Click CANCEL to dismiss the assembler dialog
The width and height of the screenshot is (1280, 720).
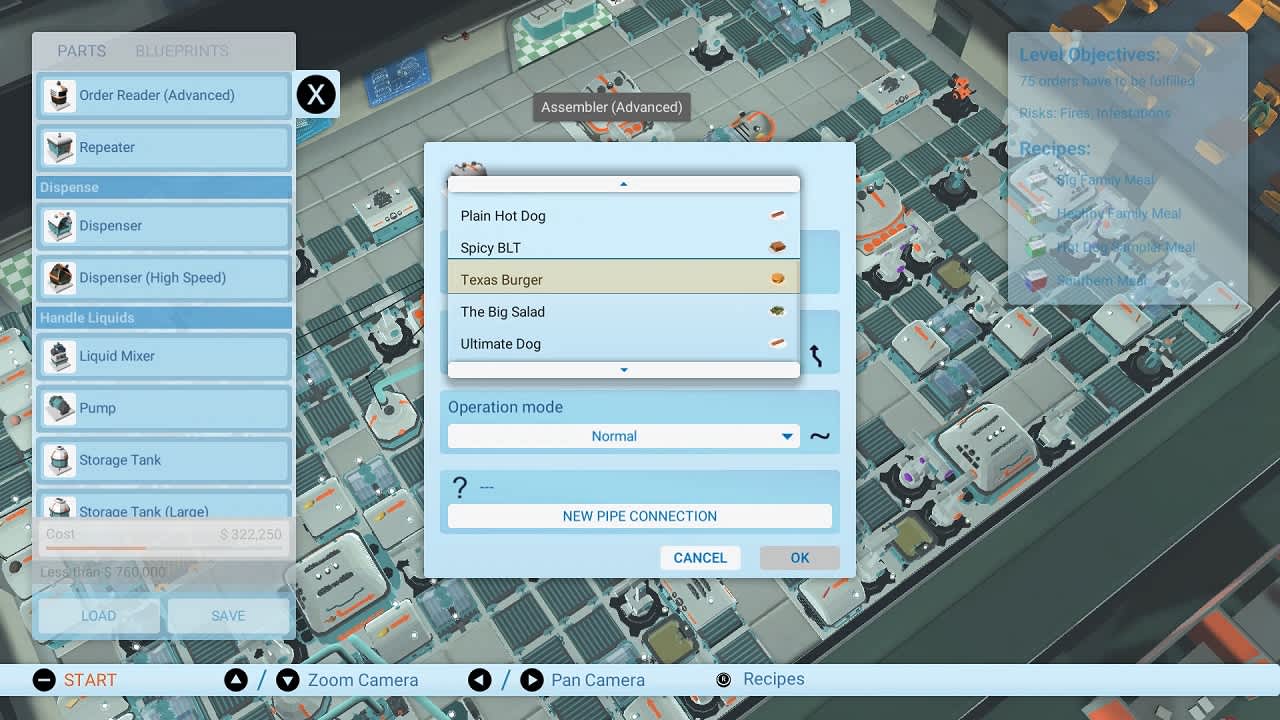click(x=700, y=557)
